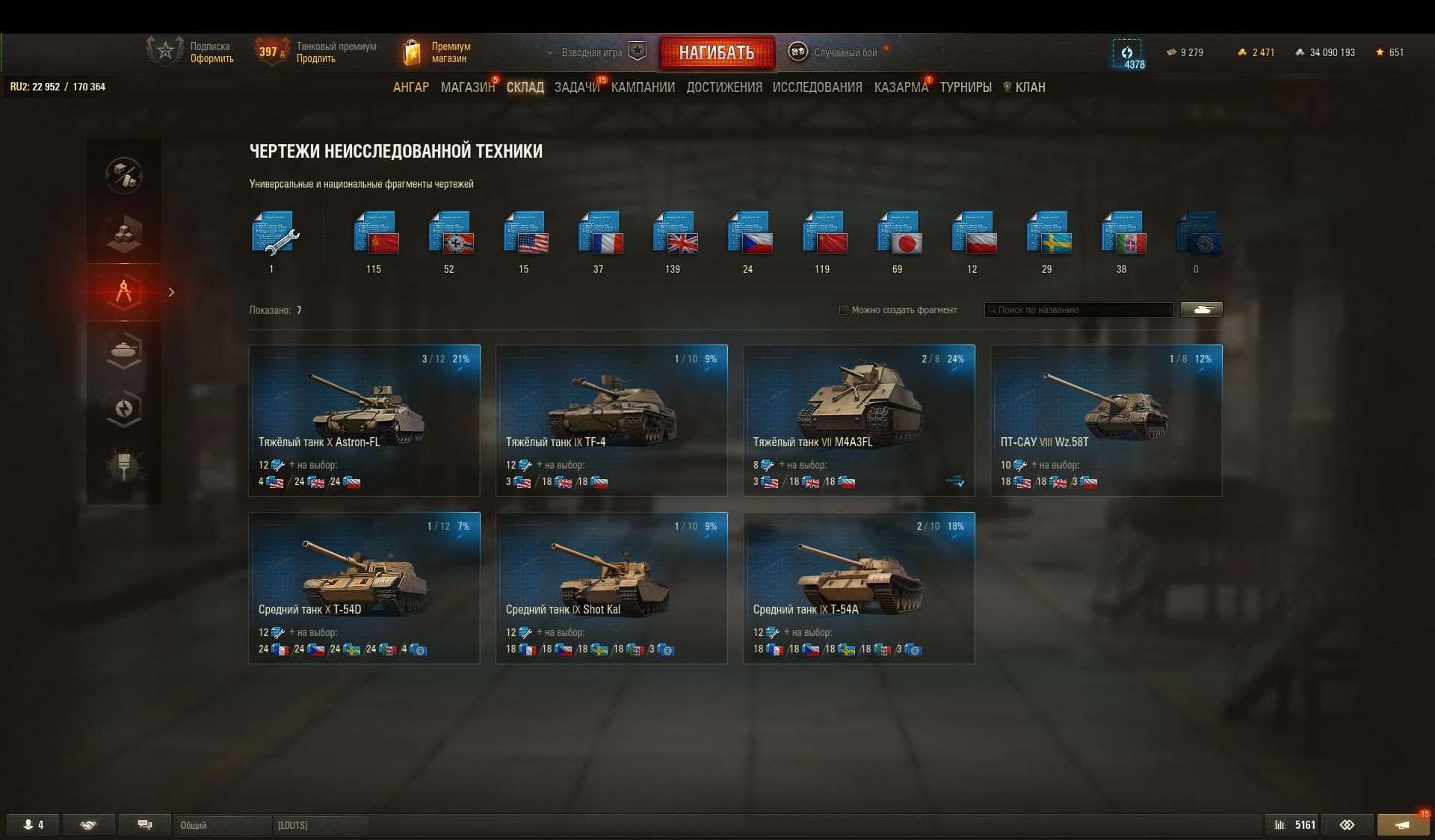Select the tank vehicles section in sidebar
Image resolution: width=1435 pixels, height=840 pixels.
tap(124, 350)
